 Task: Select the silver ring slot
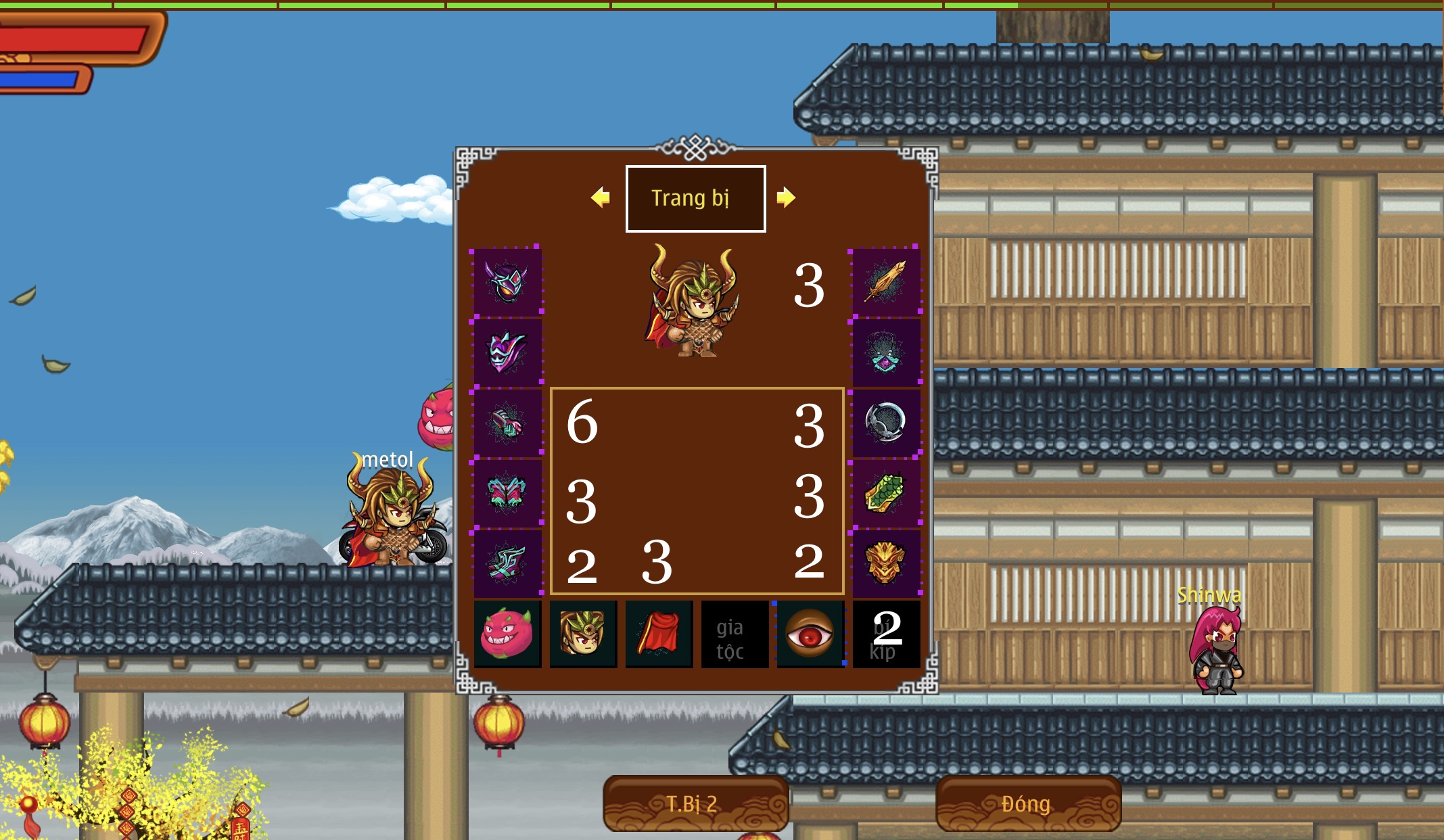[x=885, y=423]
